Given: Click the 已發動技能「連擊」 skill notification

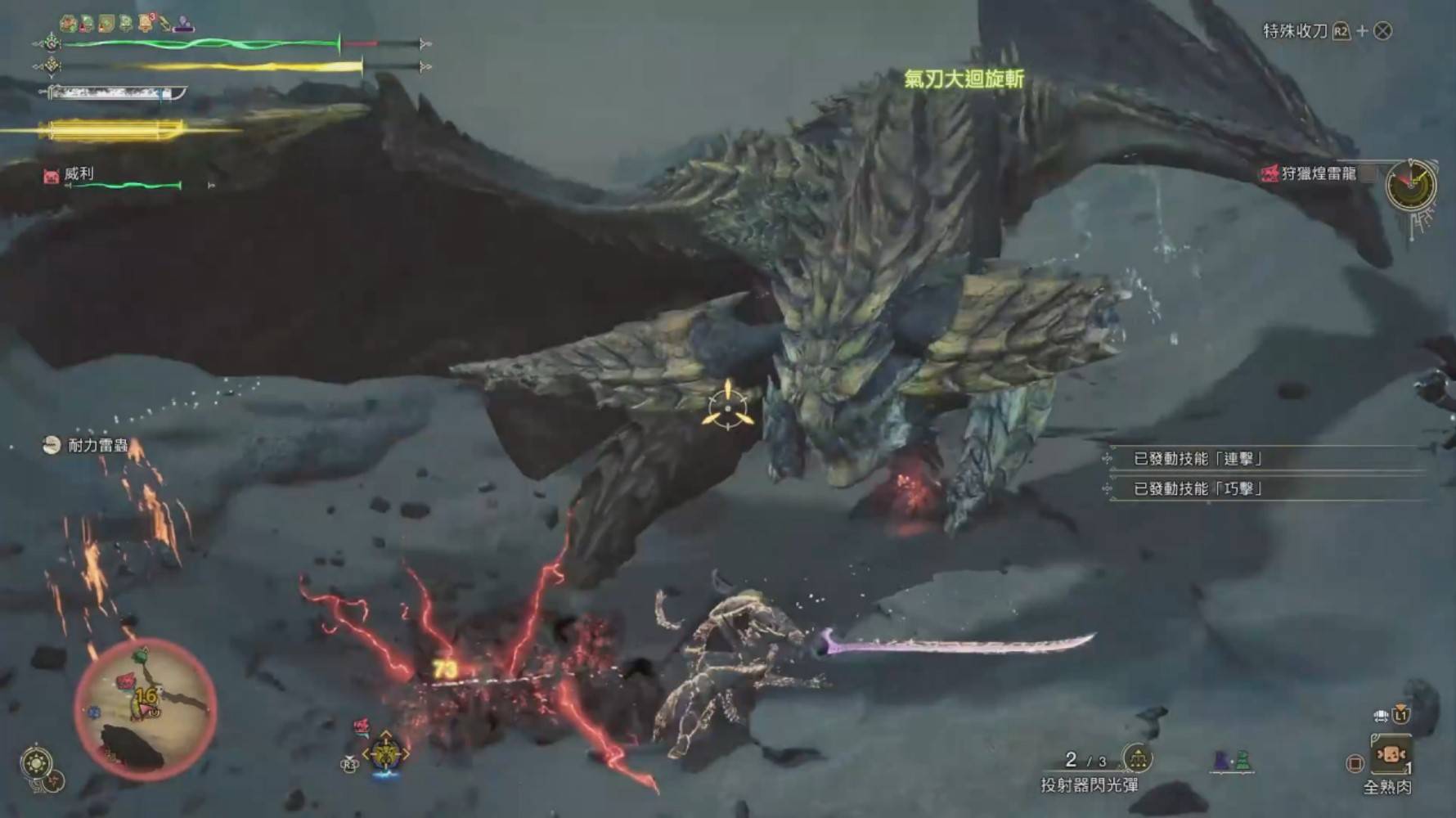Looking at the screenshot, I should click(x=1198, y=459).
